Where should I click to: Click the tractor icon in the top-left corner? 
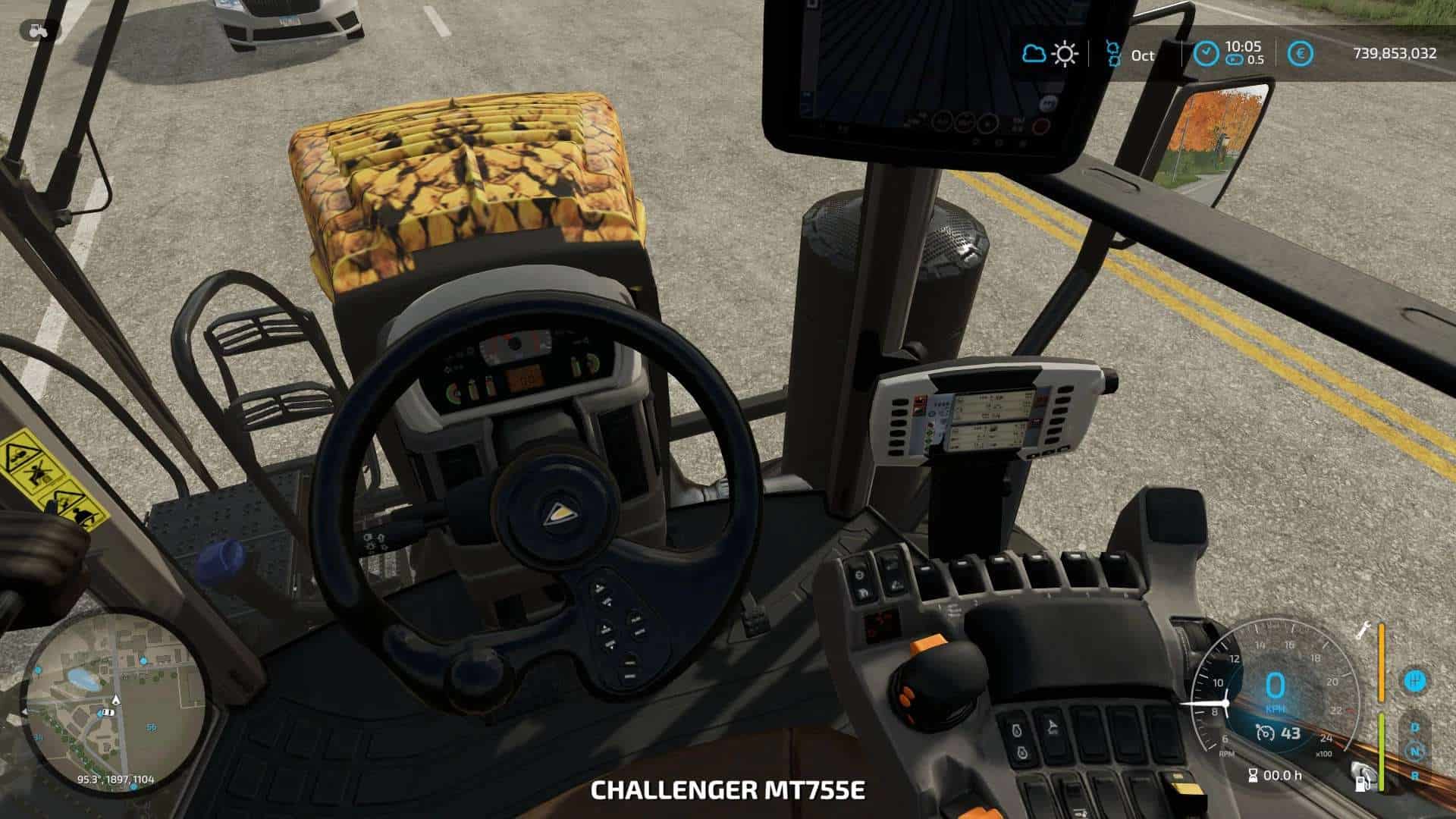(38, 30)
